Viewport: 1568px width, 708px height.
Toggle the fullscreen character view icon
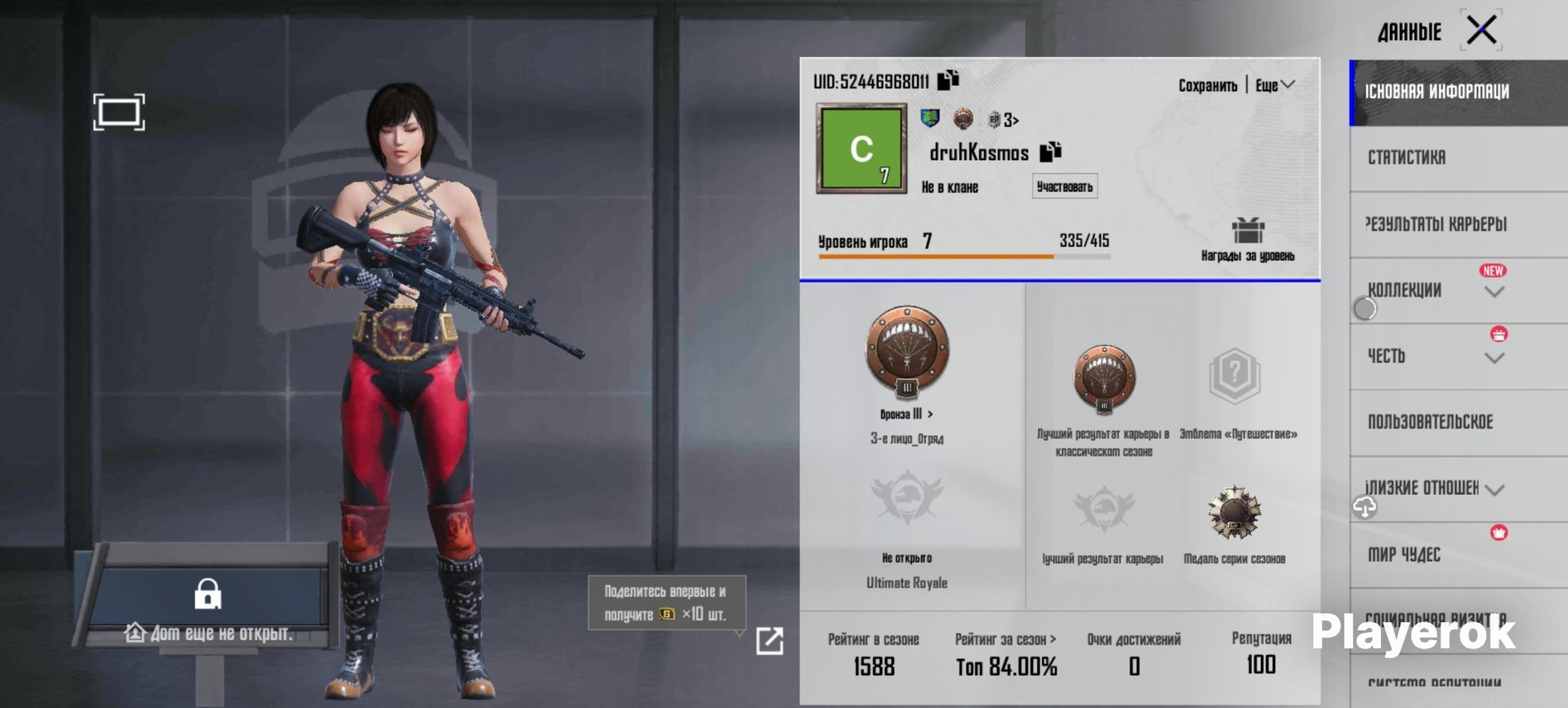click(119, 112)
